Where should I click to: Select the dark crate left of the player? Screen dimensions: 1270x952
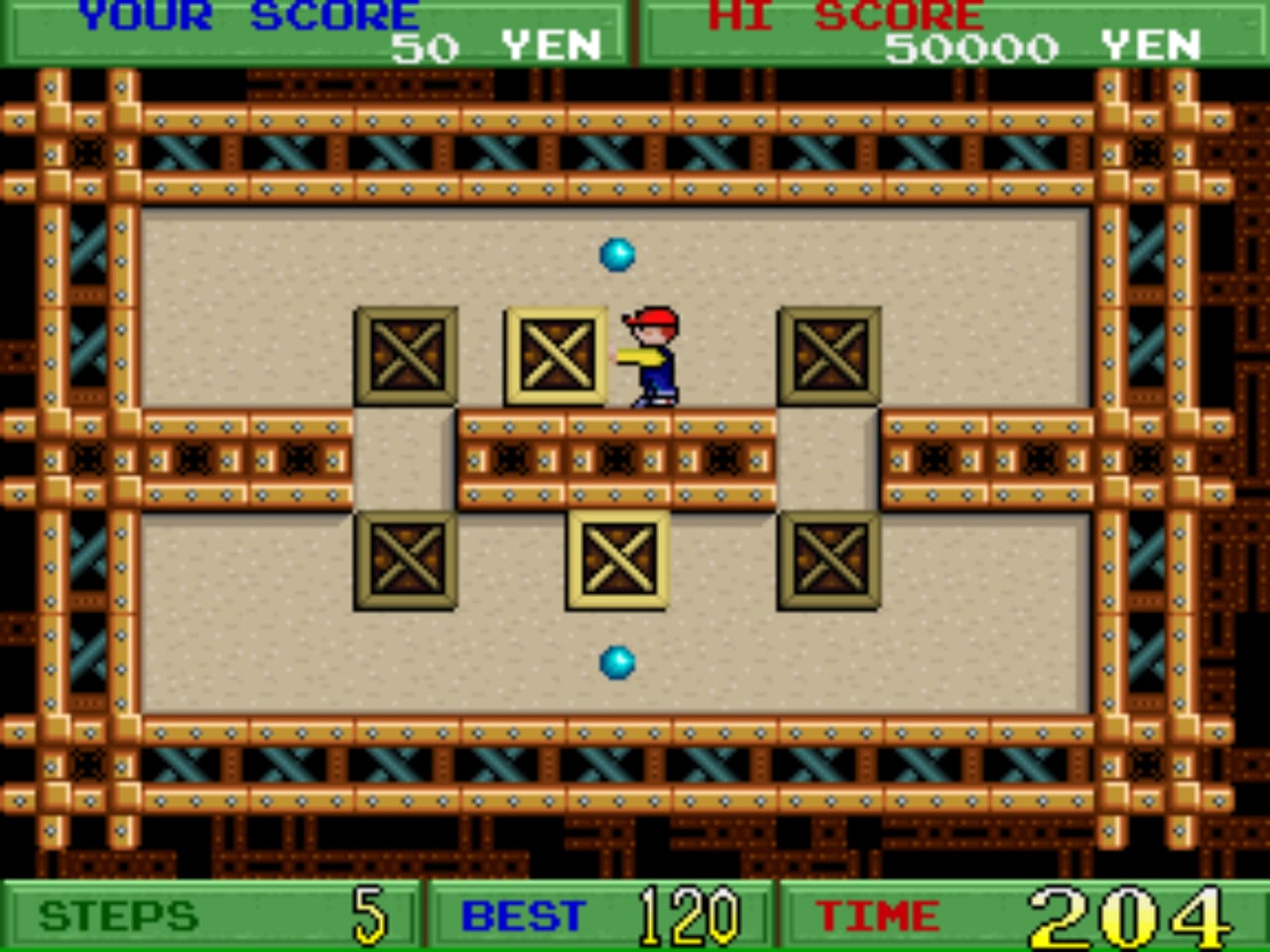pyautogui.click(x=405, y=355)
